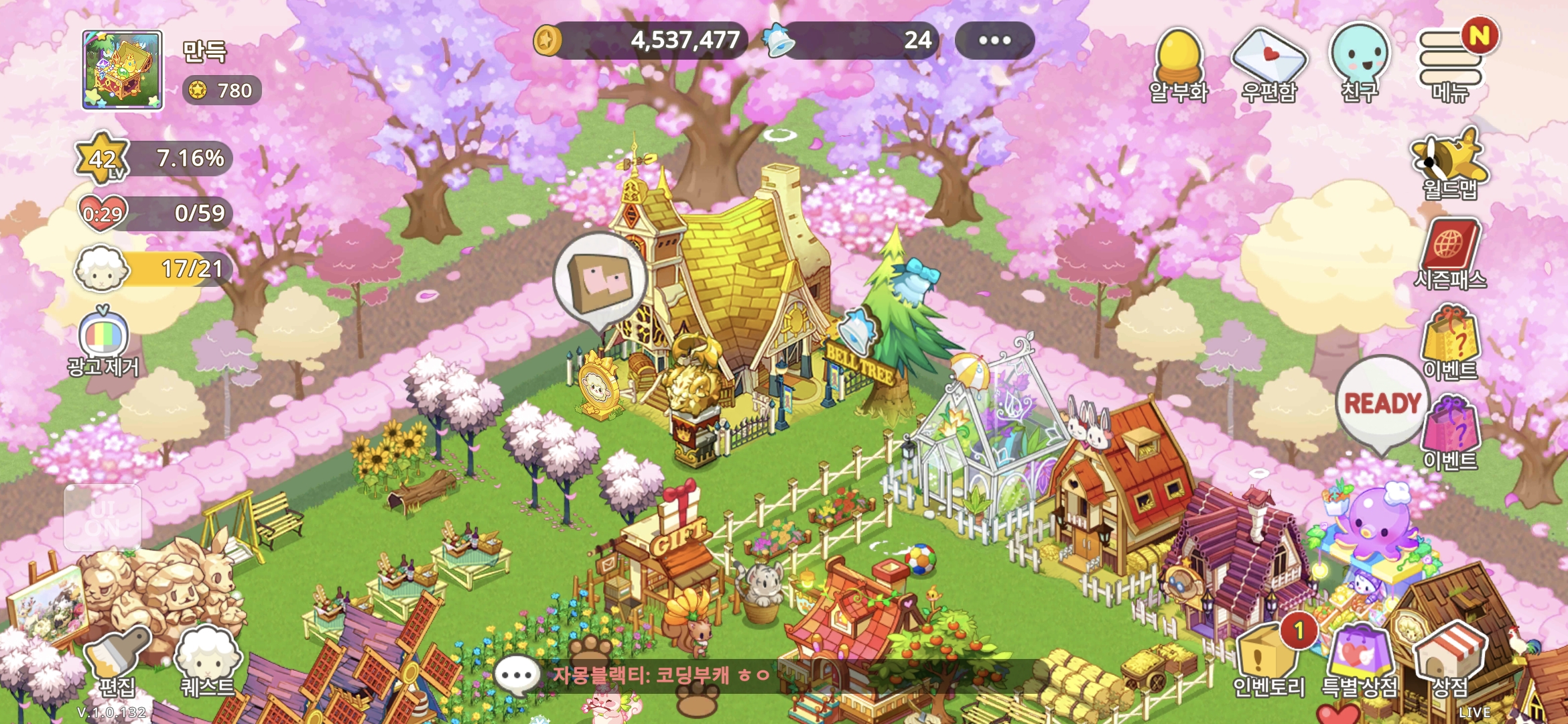Open the season pass (시즌패스)
This screenshot has height=724, width=1568.
[x=1450, y=253]
